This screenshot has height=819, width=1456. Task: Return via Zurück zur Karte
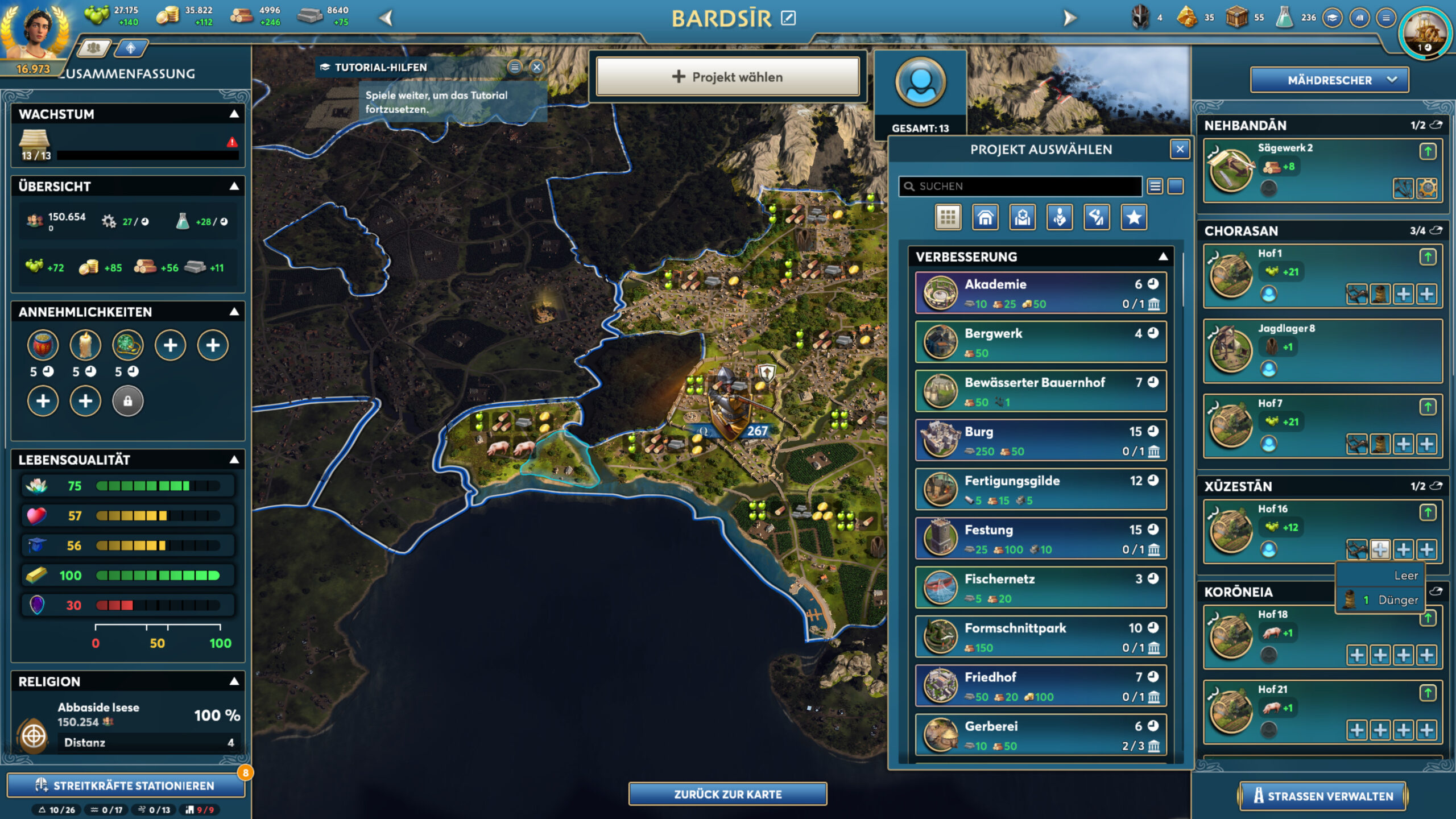pos(727,794)
